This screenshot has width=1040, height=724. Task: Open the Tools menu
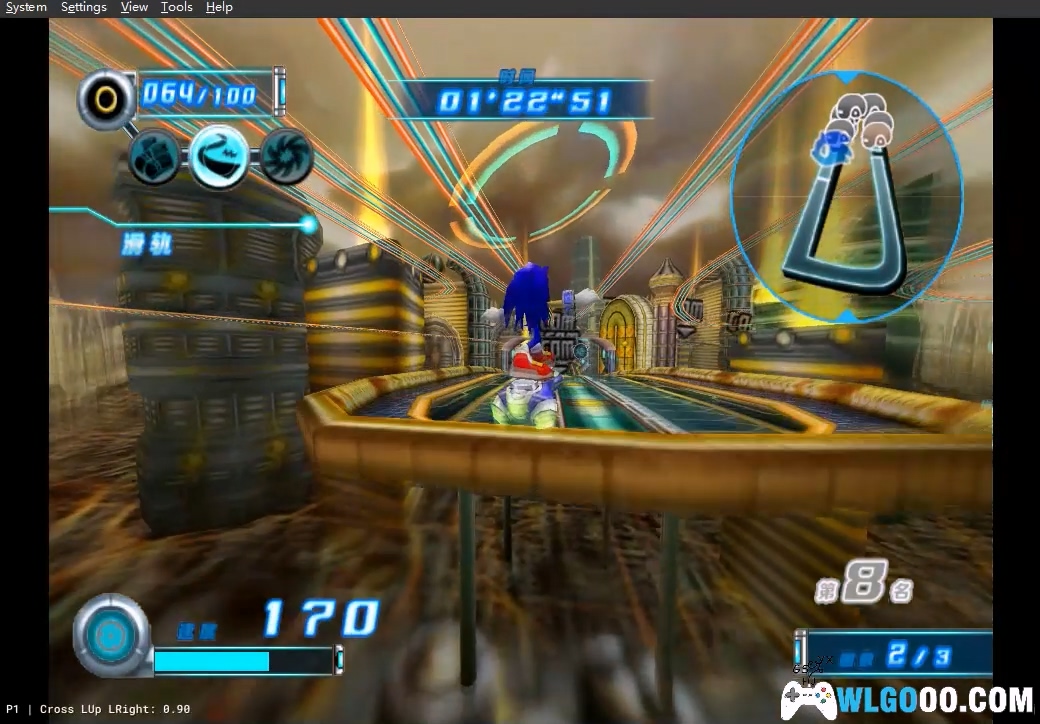176,7
